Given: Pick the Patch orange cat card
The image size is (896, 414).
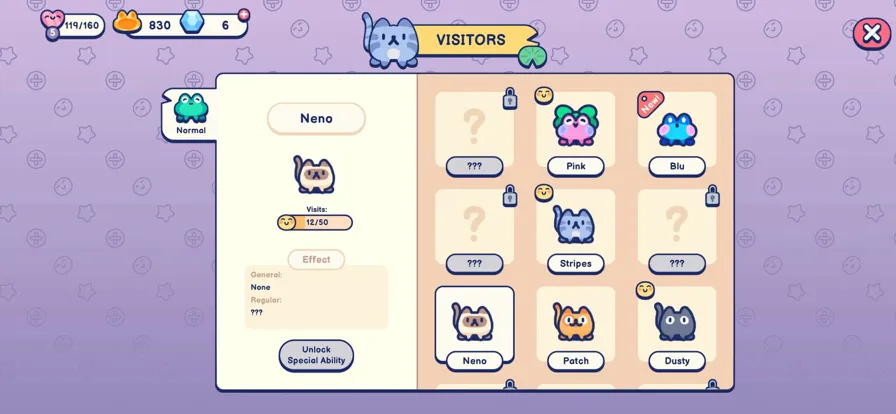Looking at the screenshot, I should point(576,327).
